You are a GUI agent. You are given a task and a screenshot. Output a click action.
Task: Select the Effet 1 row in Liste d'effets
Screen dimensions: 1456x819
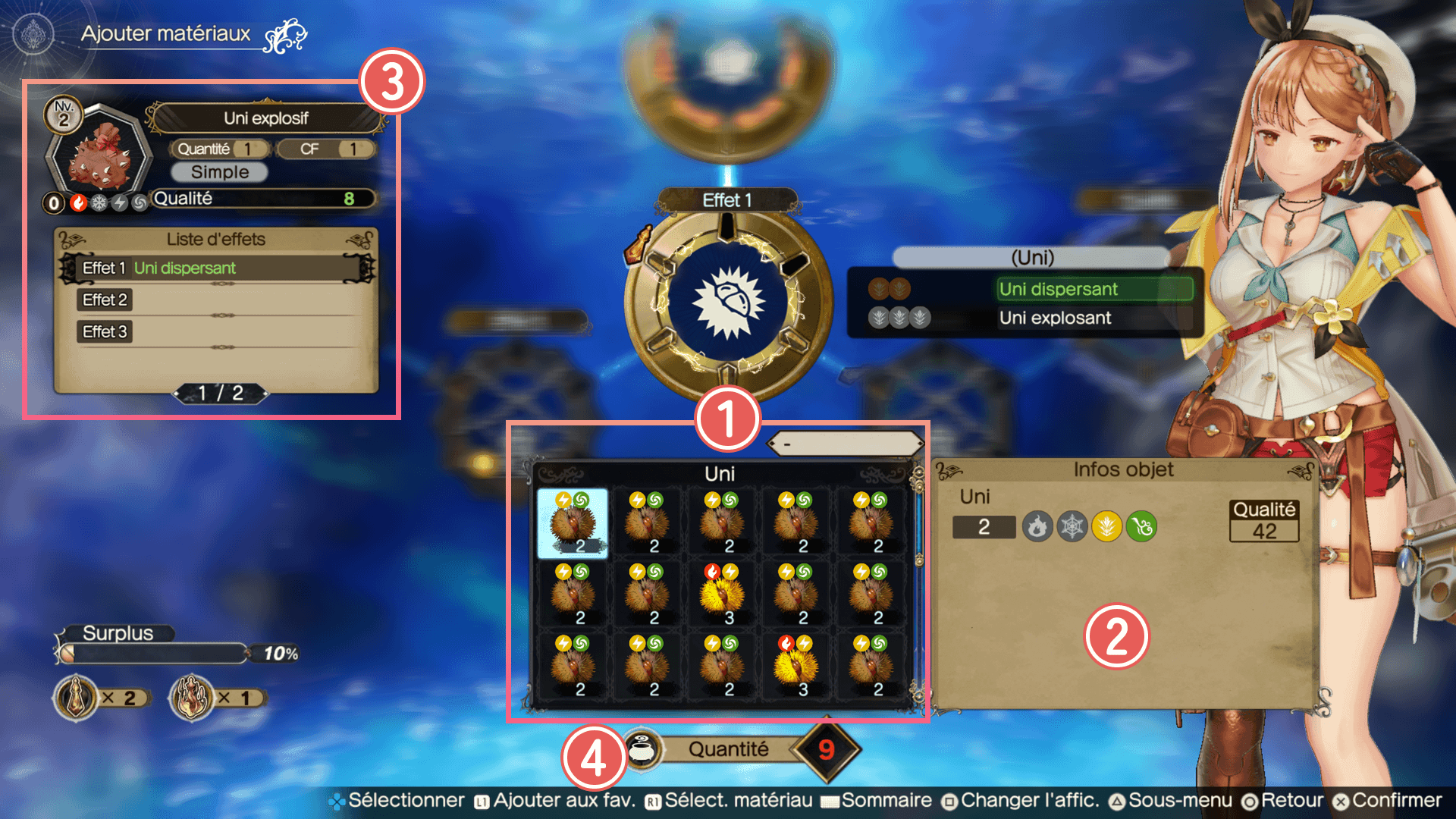click(x=217, y=268)
